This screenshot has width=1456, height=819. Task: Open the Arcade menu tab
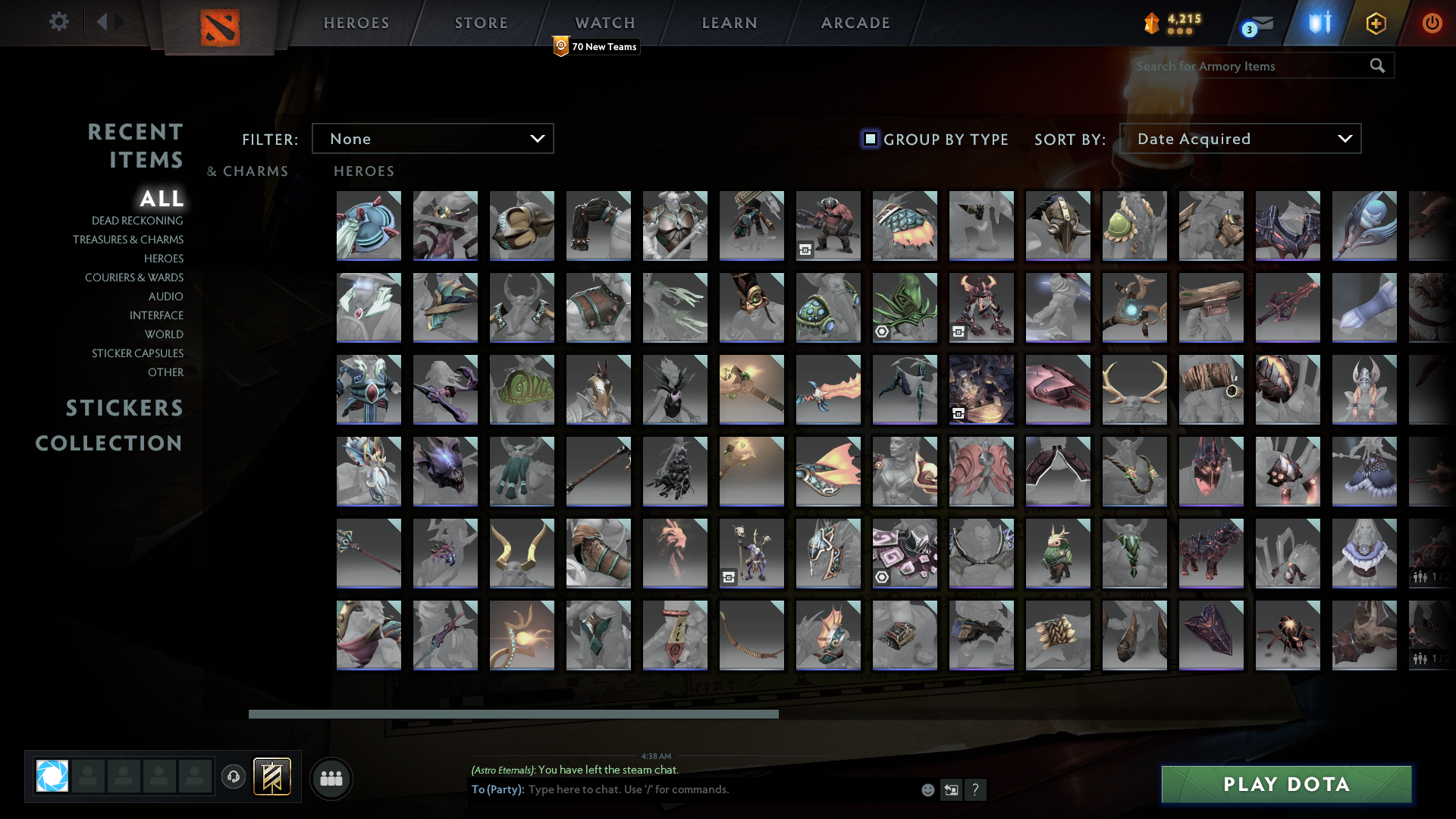[x=855, y=23]
